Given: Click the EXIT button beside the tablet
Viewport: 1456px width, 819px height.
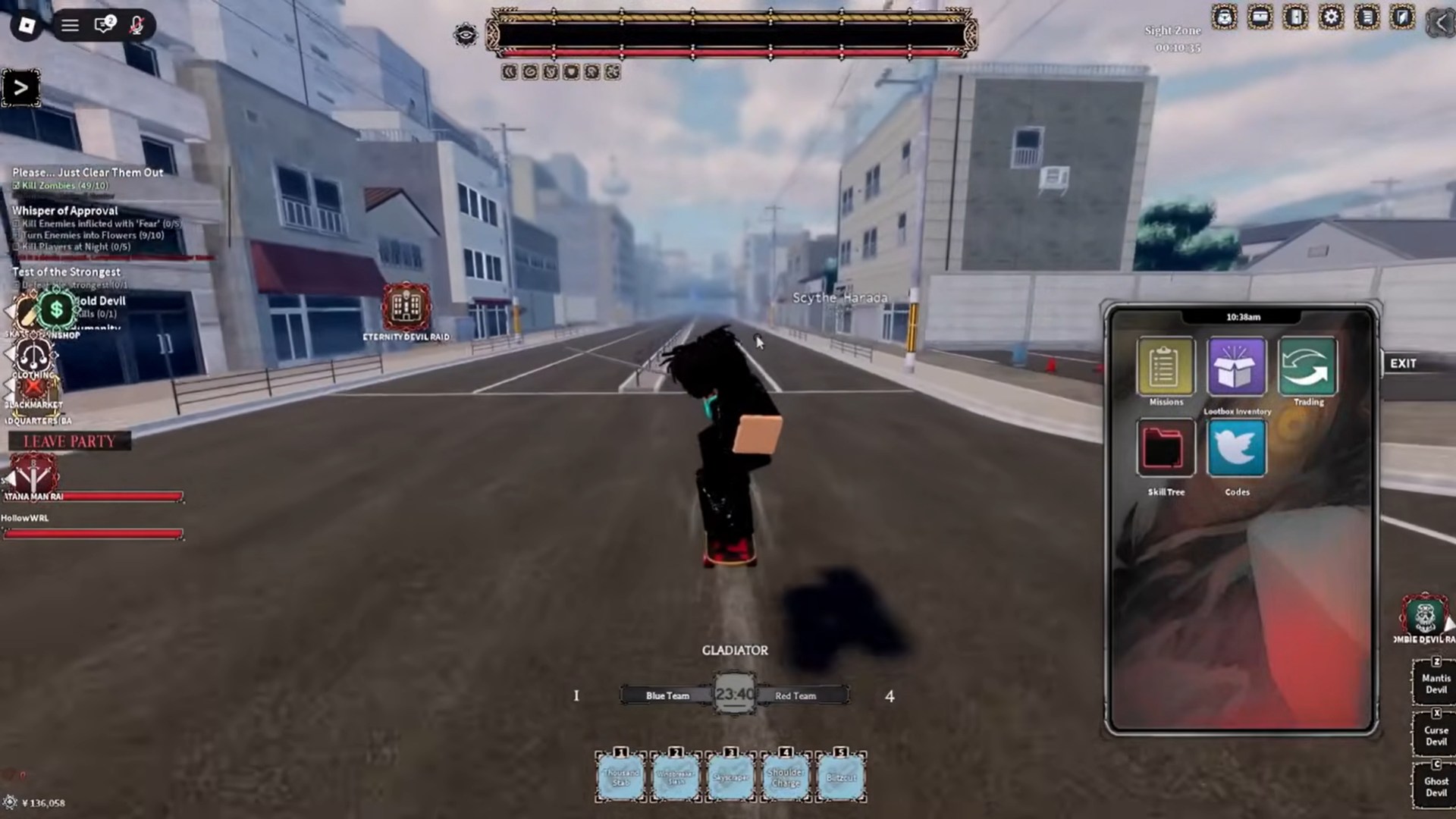Looking at the screenshot, I should point(1403,363).
